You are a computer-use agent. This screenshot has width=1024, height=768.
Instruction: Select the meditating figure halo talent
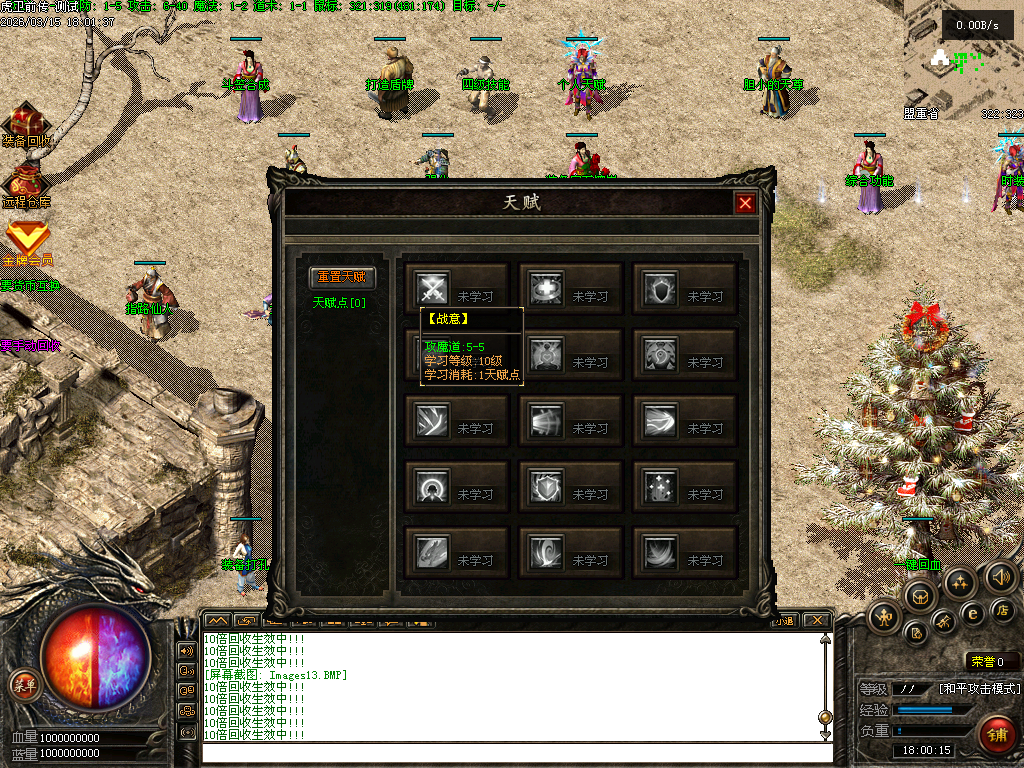432,487
